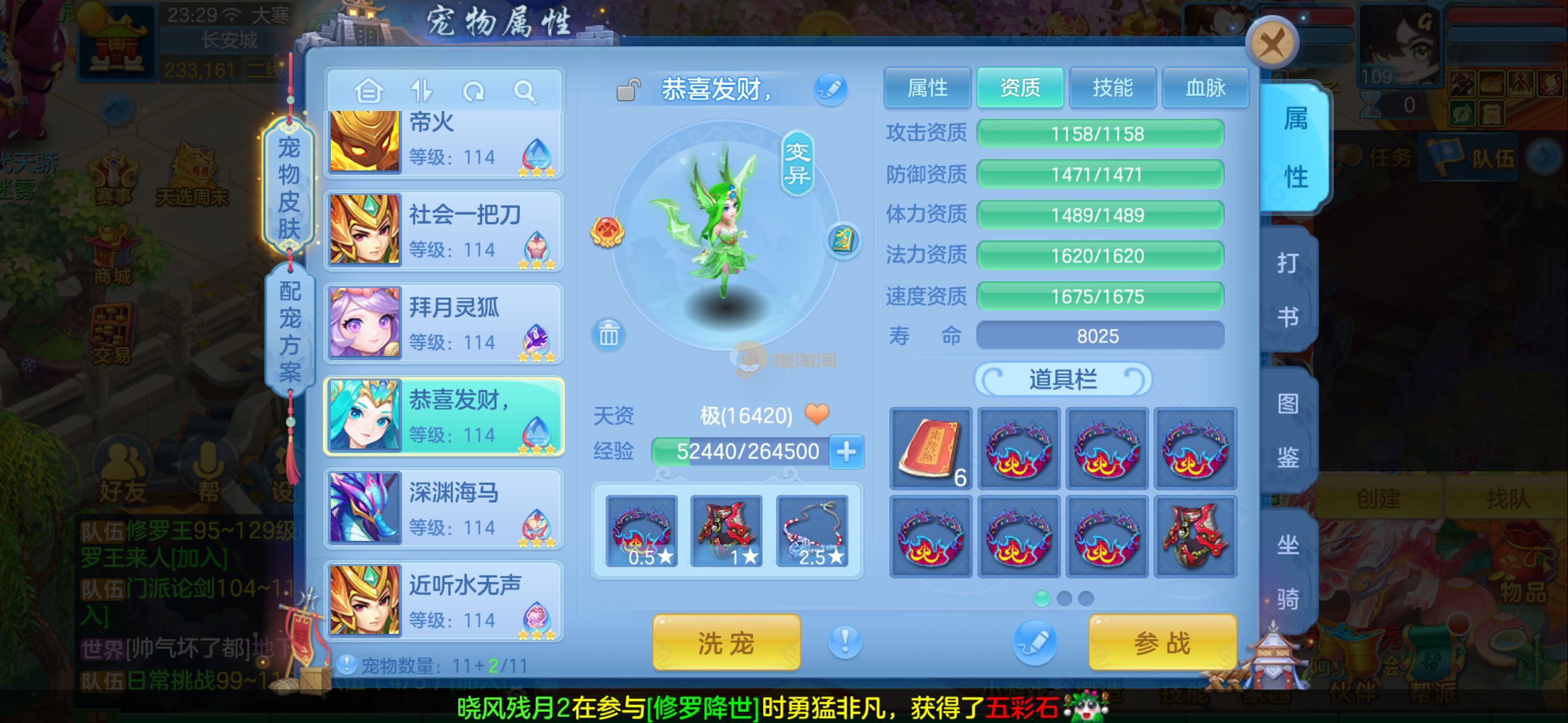Viewport: 1568px width, 723px height.
Task: Click the 参战 battle button
Action: click(1162, 642)
